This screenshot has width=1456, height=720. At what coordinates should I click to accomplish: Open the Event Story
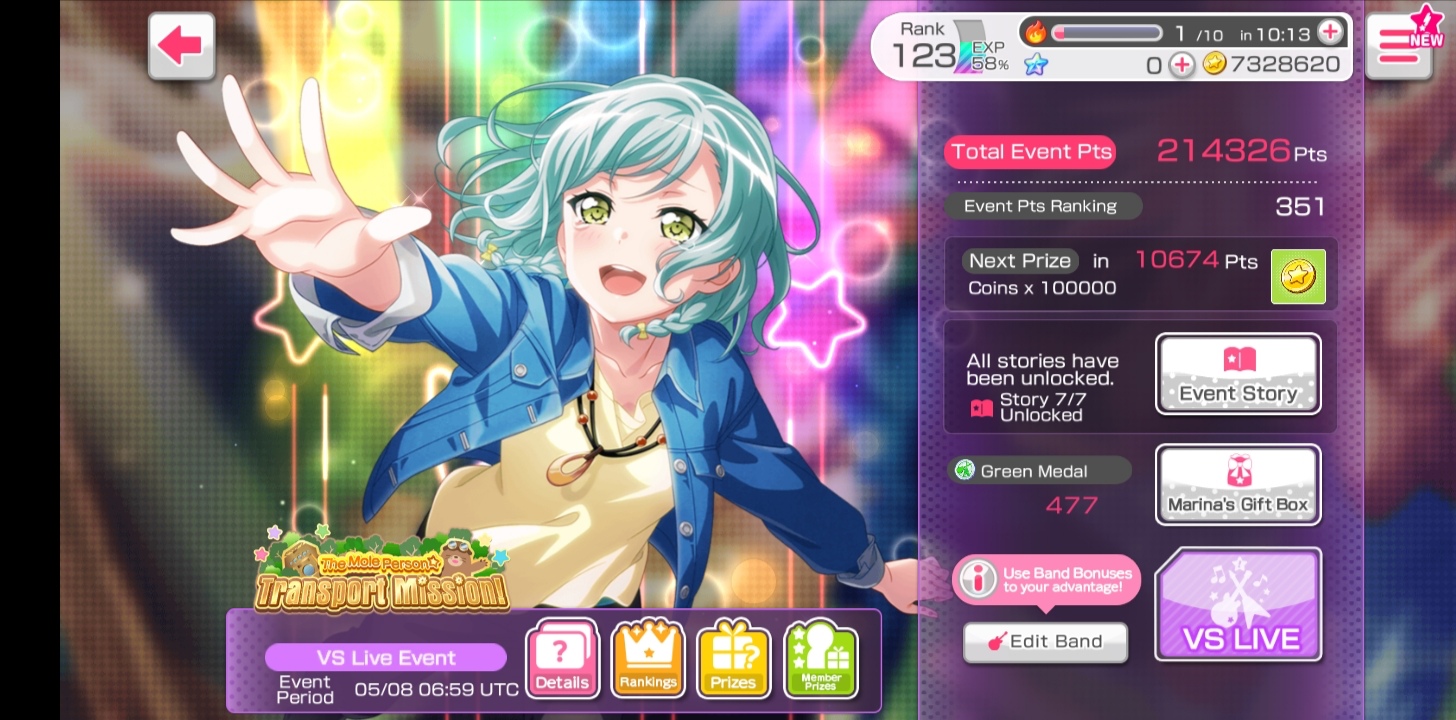pyautogui.click(x=1238, y=374)
